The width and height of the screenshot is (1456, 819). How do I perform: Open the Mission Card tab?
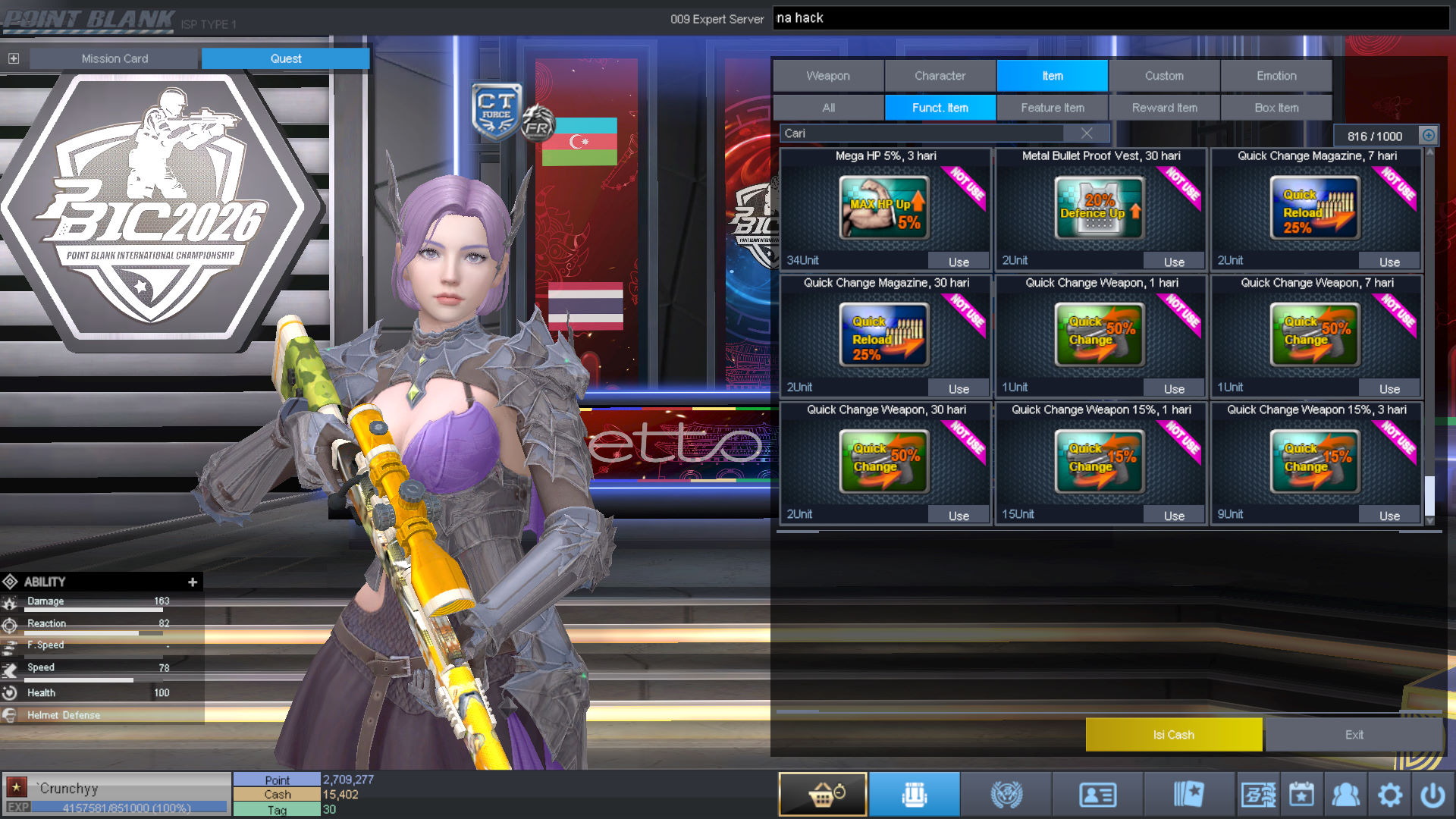coord(115,58)
